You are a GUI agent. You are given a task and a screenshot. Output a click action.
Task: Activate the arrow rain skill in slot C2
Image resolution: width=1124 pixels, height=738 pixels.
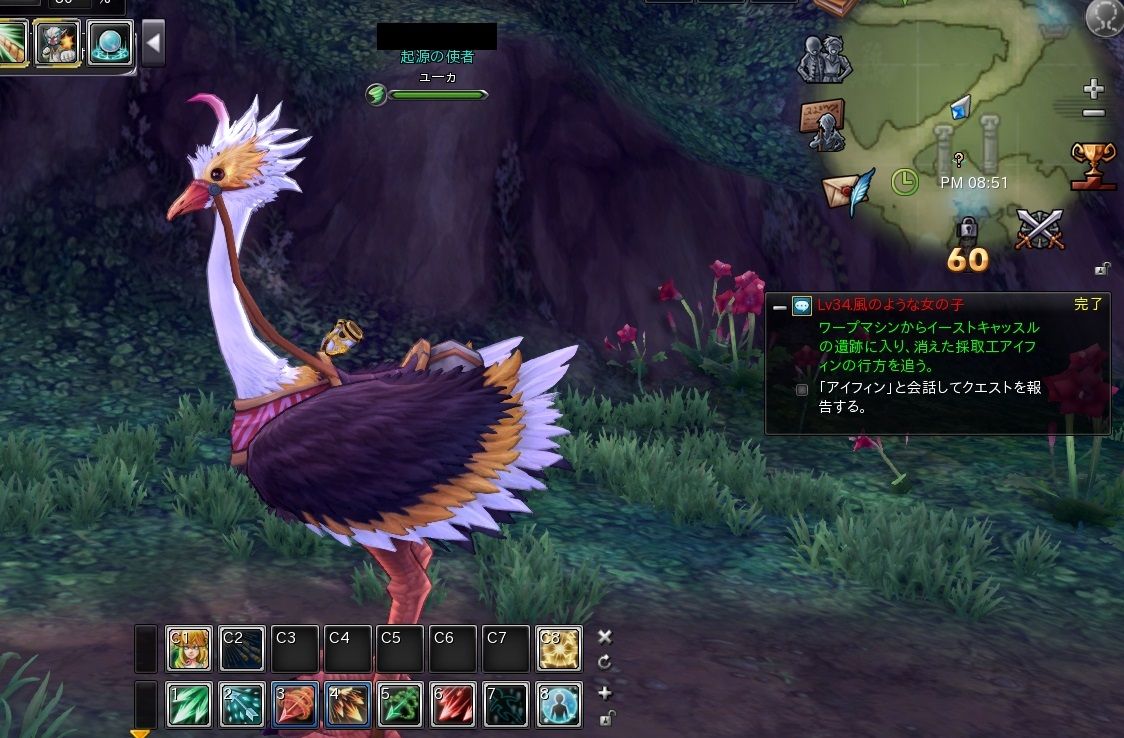[x=241, y=649]
